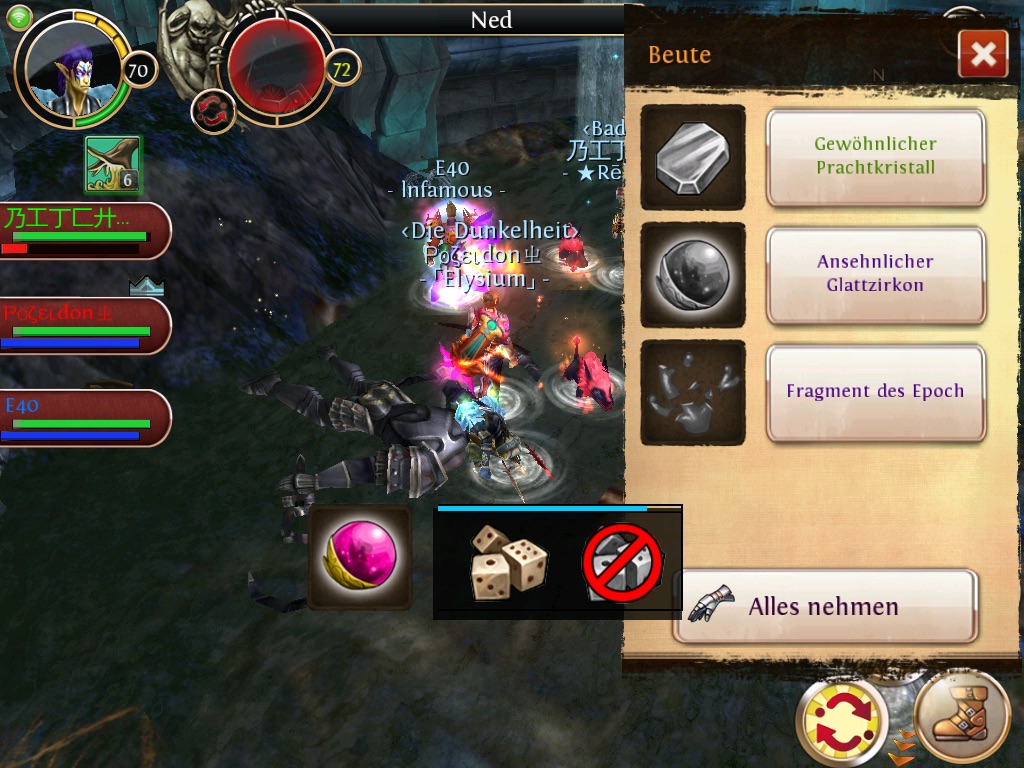The width and height of the screenshot is (1024, 768).
Task: Select the green buff icon with 6
Action: click(113, 165)
